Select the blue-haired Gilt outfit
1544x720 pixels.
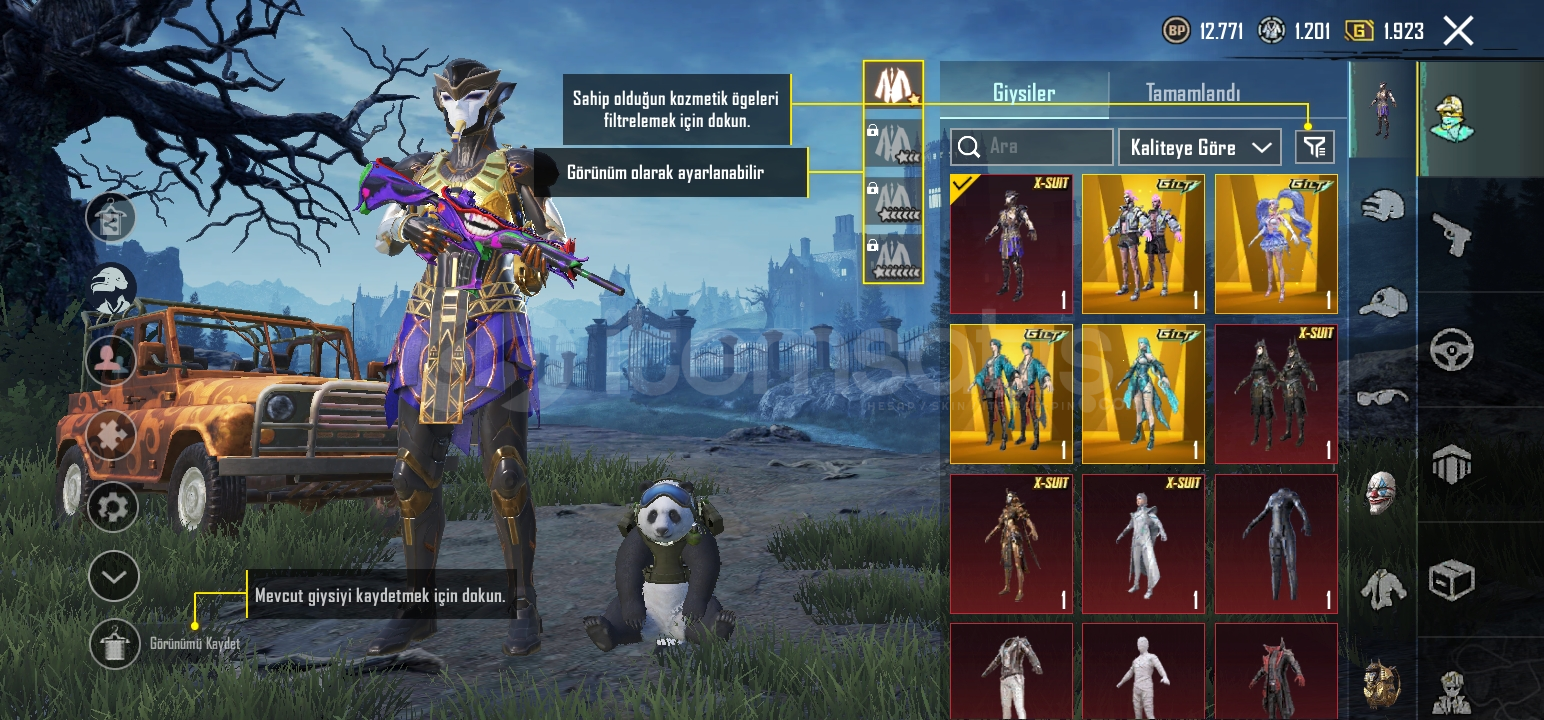[x=1276, y=244]
